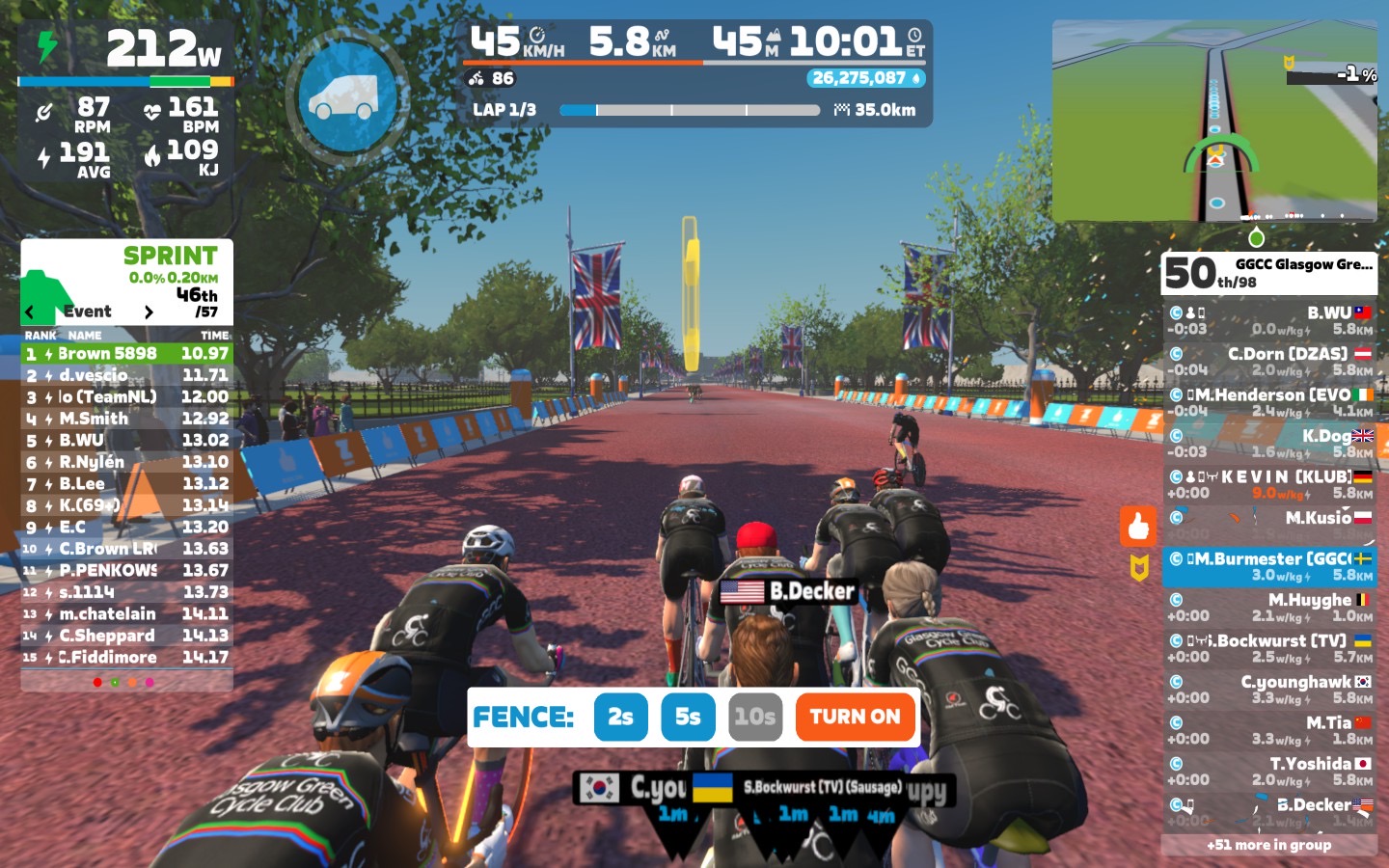The image size is (1389, 868).
Task: Choose M.Smith on sprint leaderboard
Action: [x=126, y=419]
